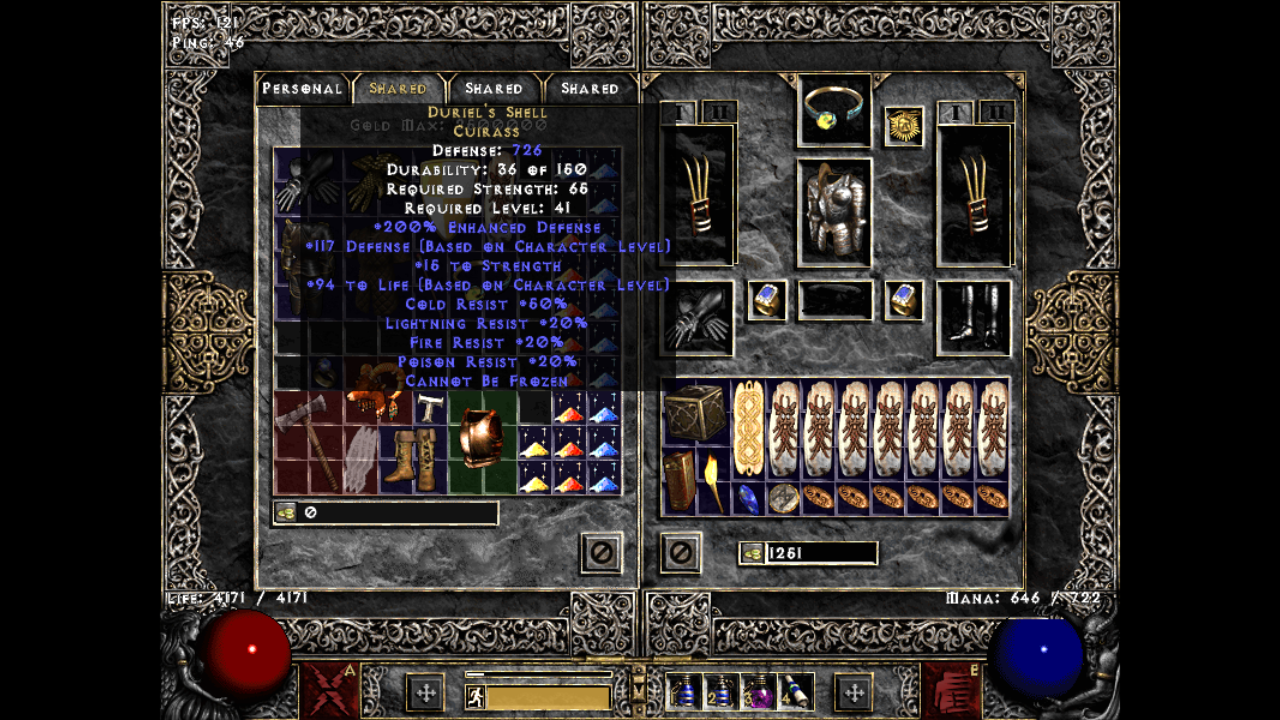Toggle run/walk mode
Image resolution: width=1280 pixels, height=720 pixels.
(x=475, y=695)
